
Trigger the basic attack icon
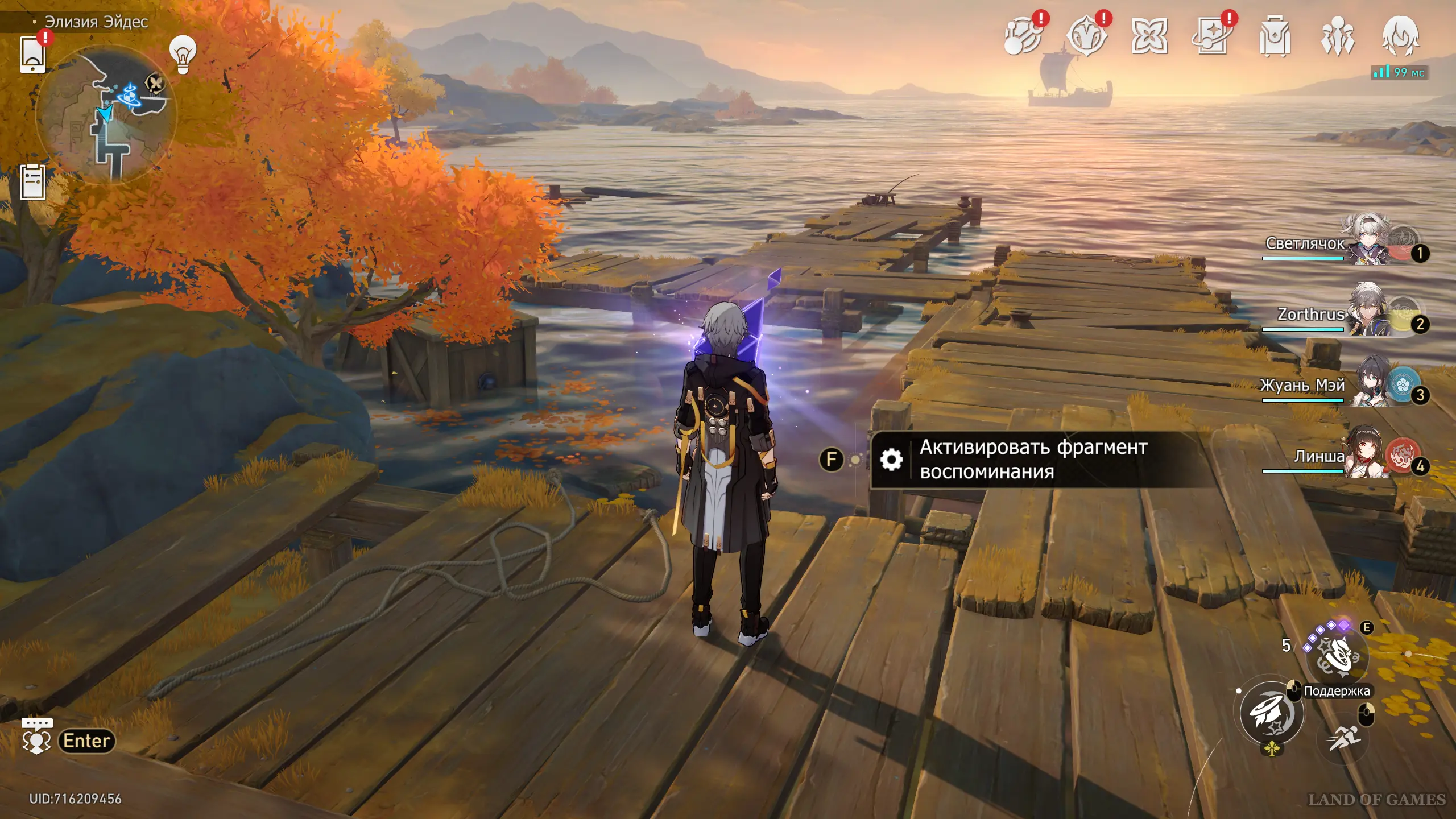click(x=1272, y=712)
